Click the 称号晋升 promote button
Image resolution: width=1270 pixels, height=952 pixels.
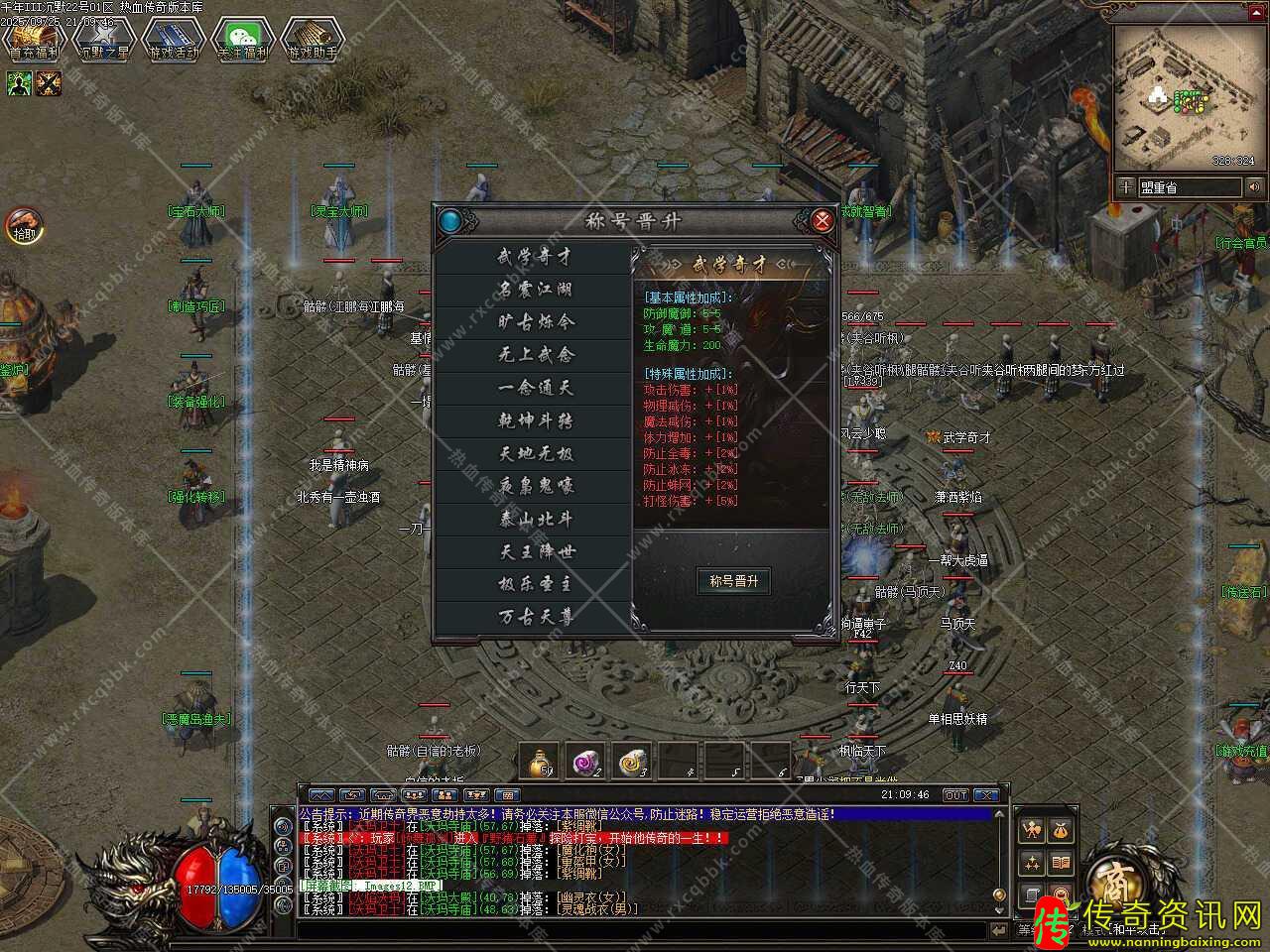[x=734, y=581]
